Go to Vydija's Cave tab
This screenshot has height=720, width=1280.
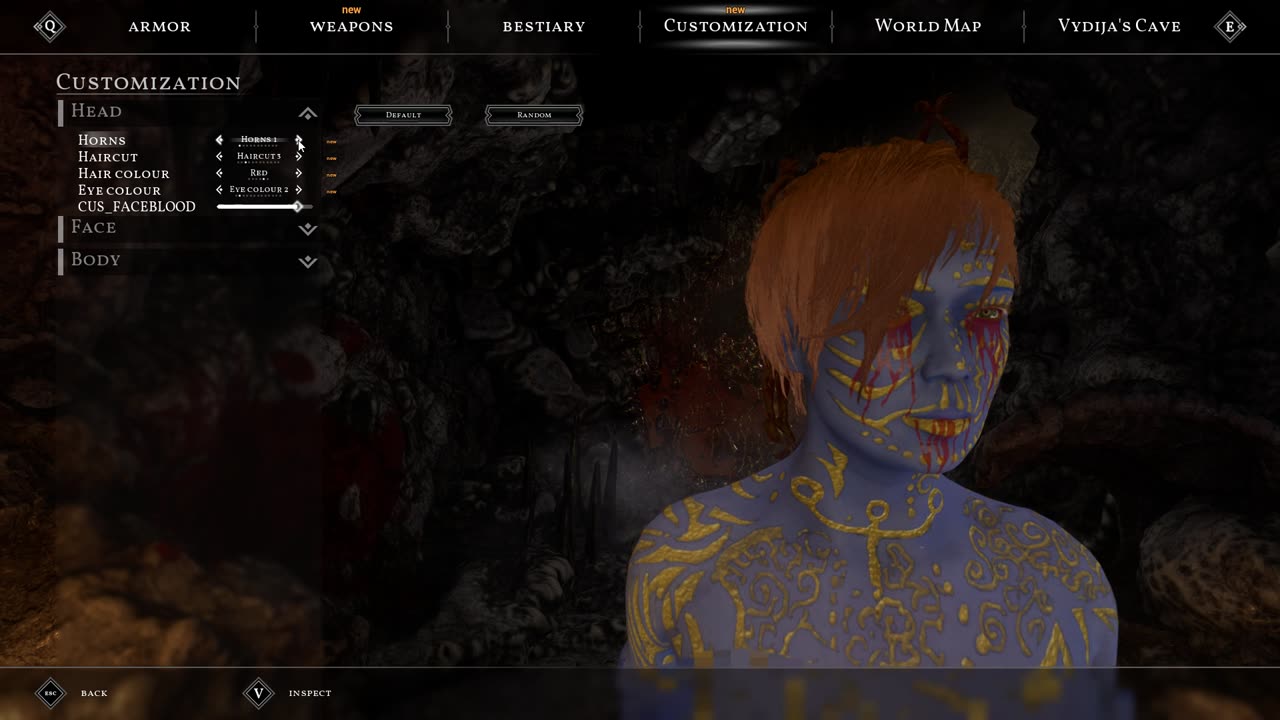click(1119, 26)
